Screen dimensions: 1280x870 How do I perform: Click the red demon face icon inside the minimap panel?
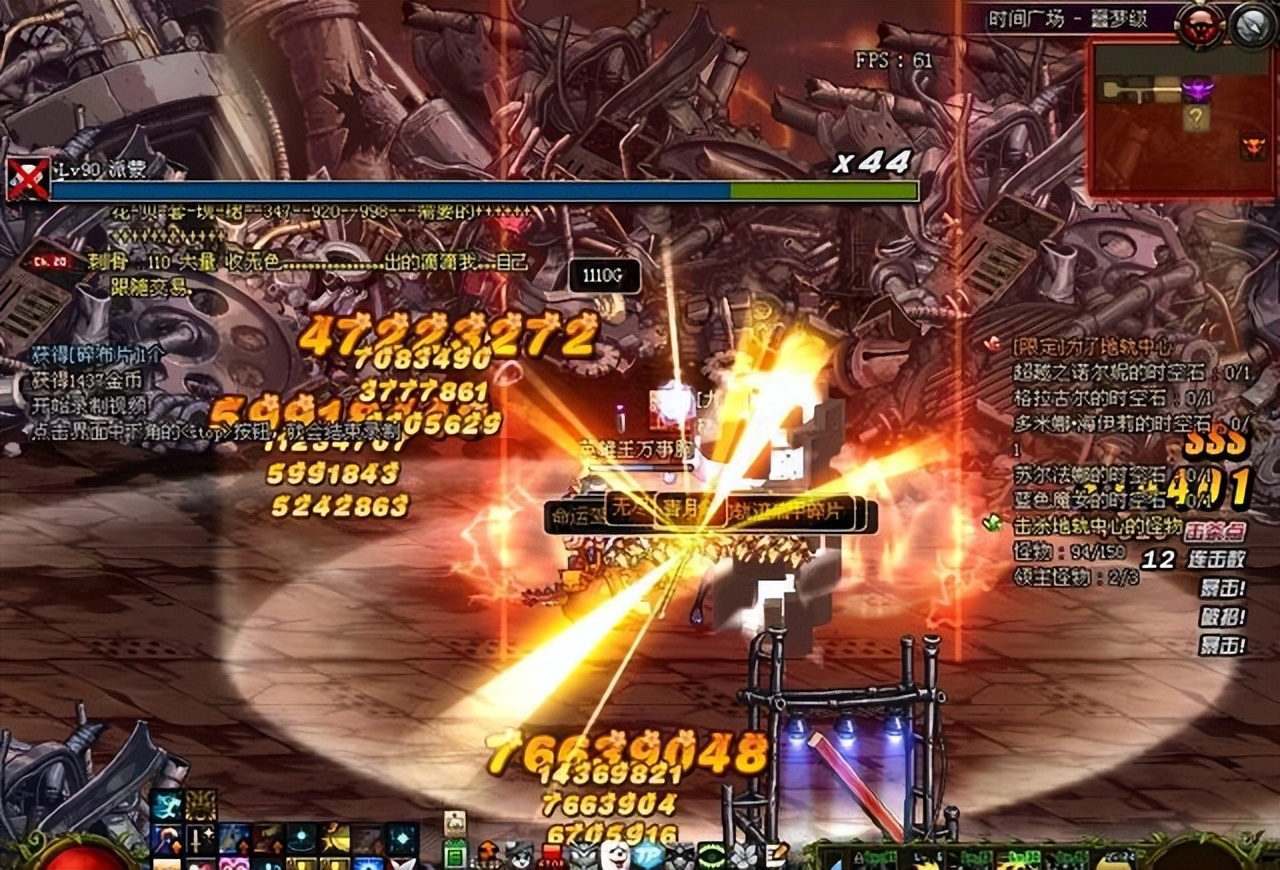click(x=1253, y=145)
